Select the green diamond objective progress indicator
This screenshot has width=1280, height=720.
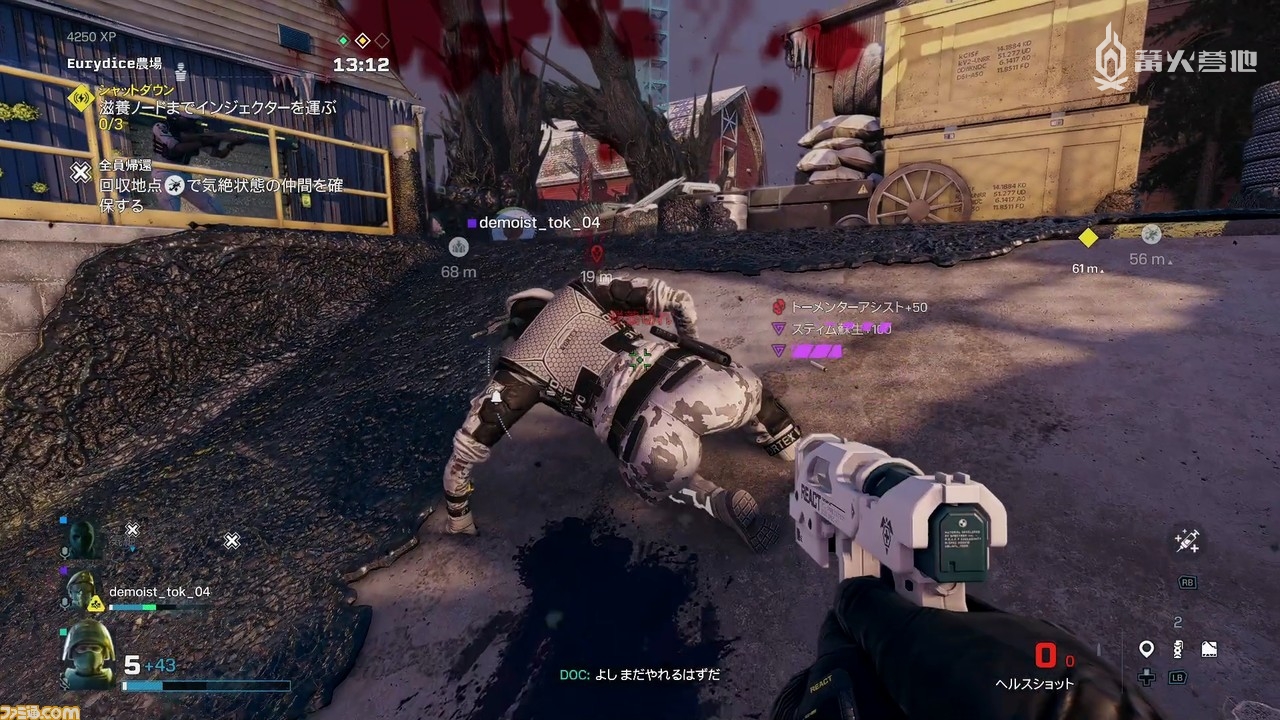pyautogui.click(x=343, y=41)
